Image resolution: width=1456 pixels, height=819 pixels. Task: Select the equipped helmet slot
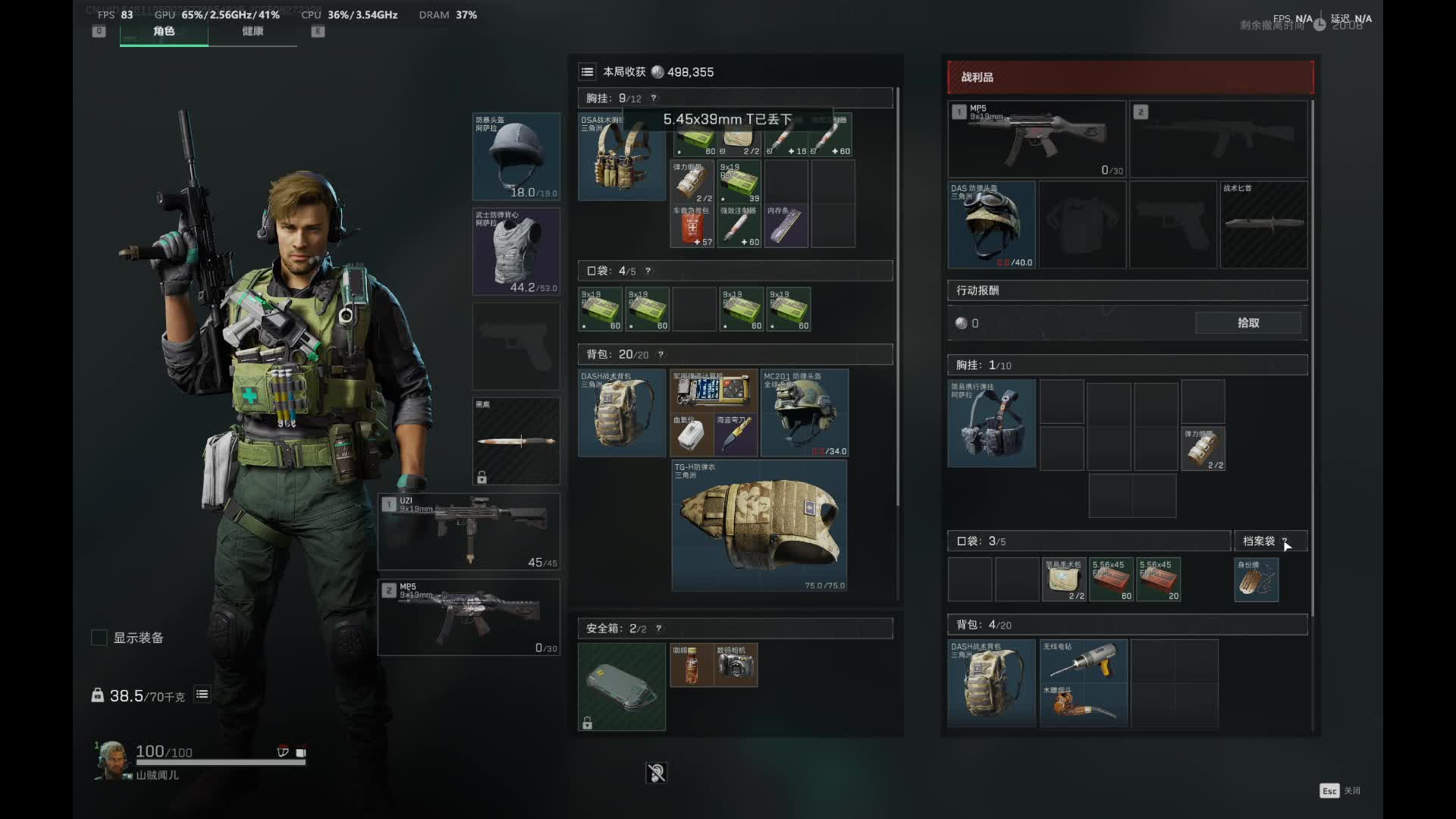coord(516,156)
